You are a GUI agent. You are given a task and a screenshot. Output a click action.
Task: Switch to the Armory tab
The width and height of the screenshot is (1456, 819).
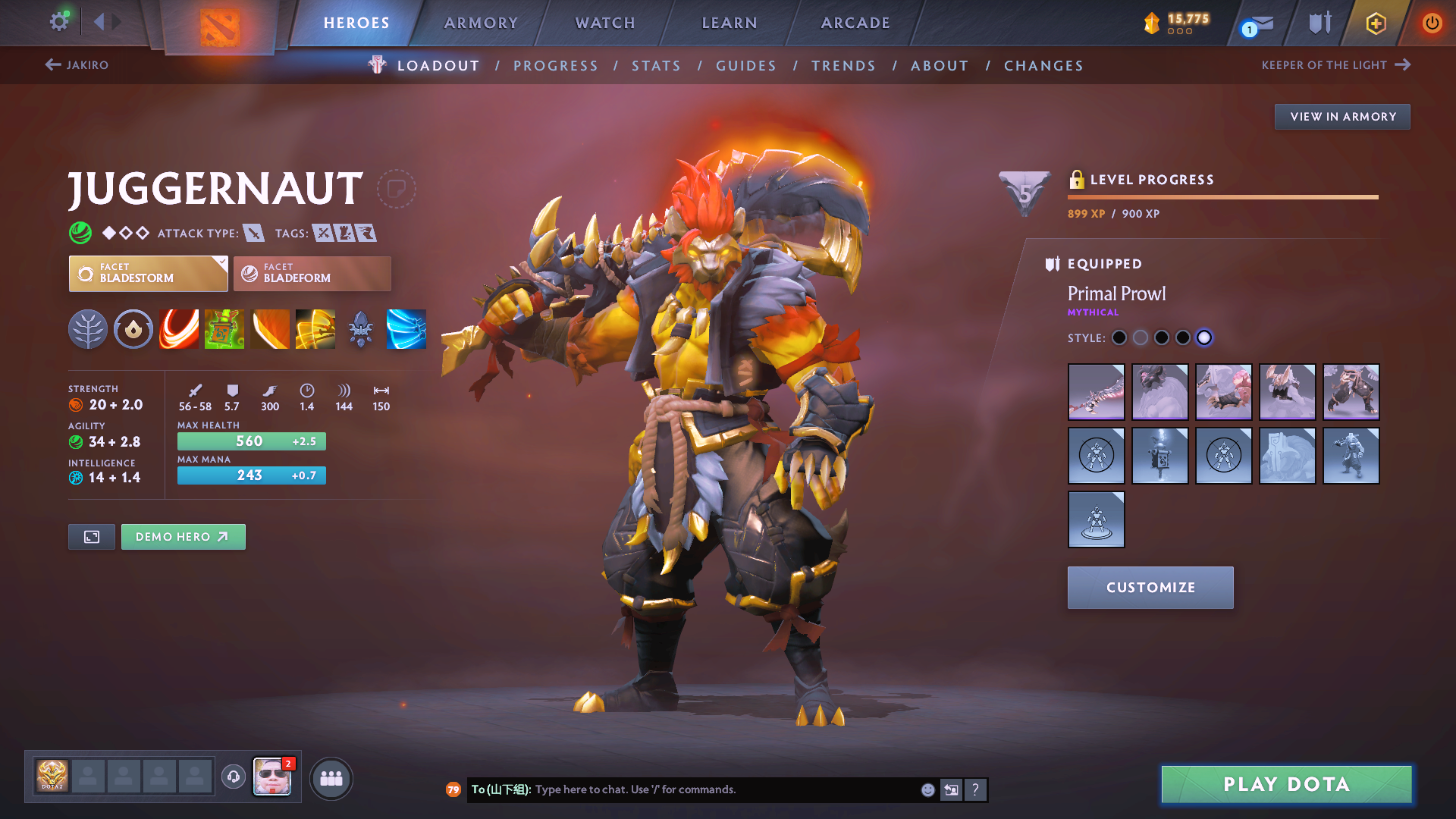(481, 23)
